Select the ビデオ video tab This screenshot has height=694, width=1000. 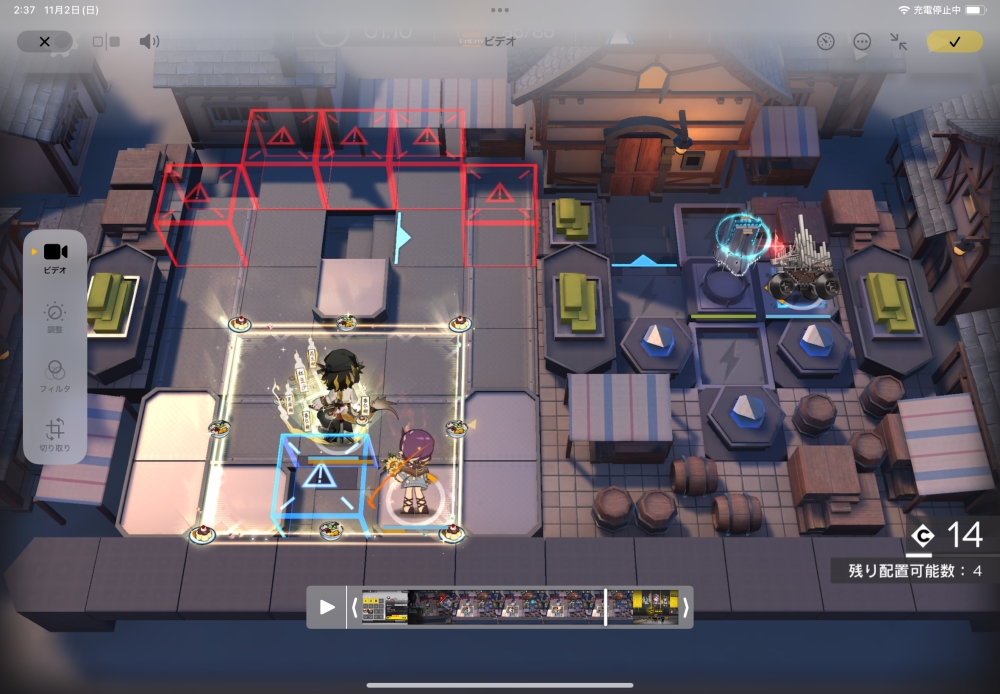click(55, 257)
